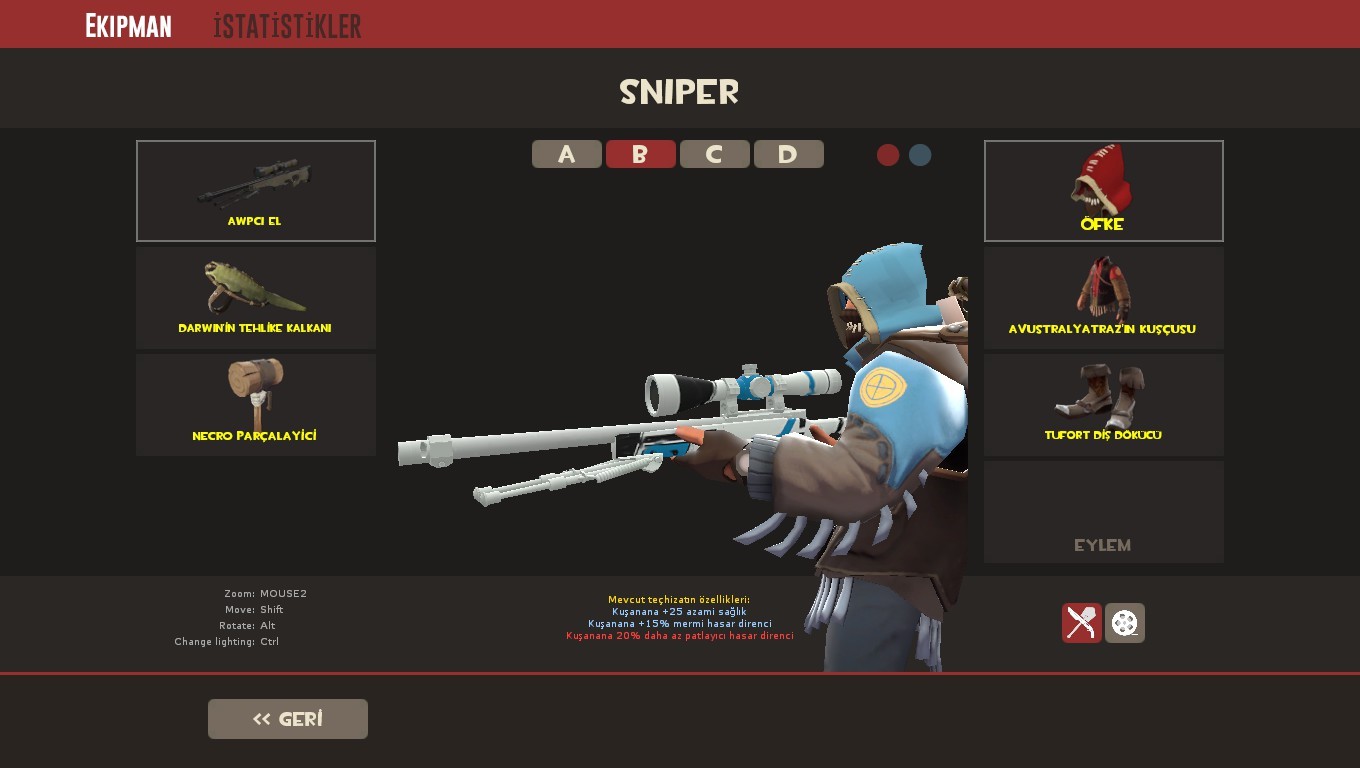Image resolution: width=1360 pixels, height=768 pixels.
Task: Open the replays film reel icon
Action: click(x=1124, y=622)
